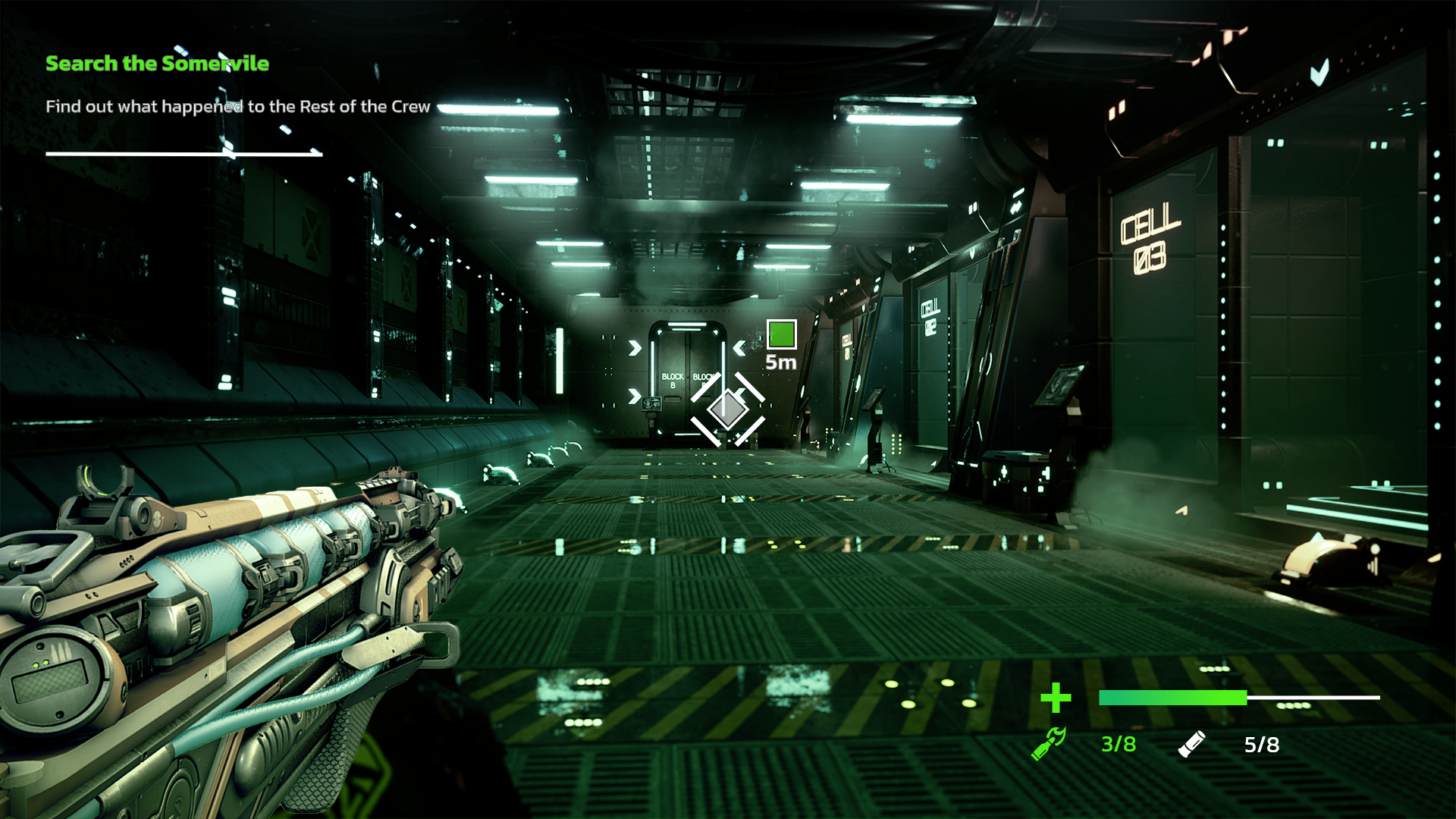
Task: Select the green health plus icon
Action: (1055, 698)
